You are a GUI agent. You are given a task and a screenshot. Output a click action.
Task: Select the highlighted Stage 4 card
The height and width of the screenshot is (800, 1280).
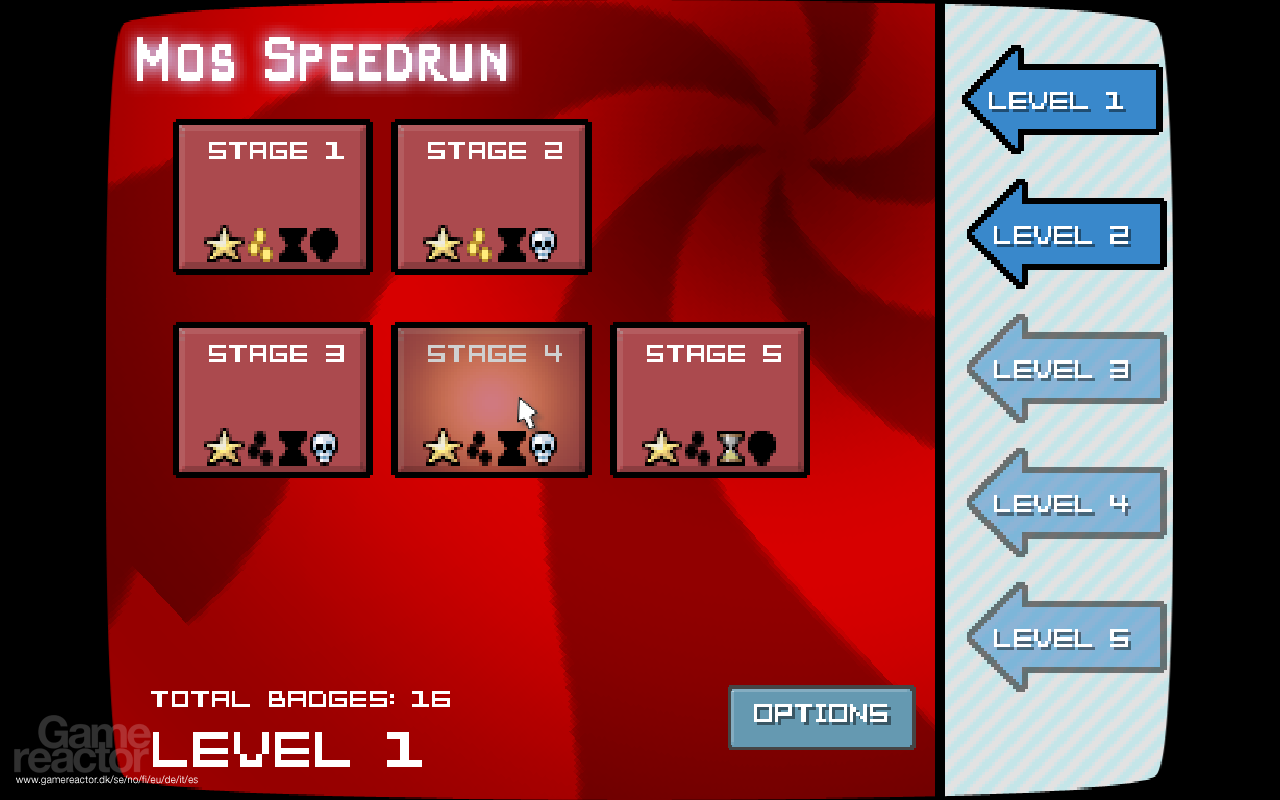(x=491, y=399)
